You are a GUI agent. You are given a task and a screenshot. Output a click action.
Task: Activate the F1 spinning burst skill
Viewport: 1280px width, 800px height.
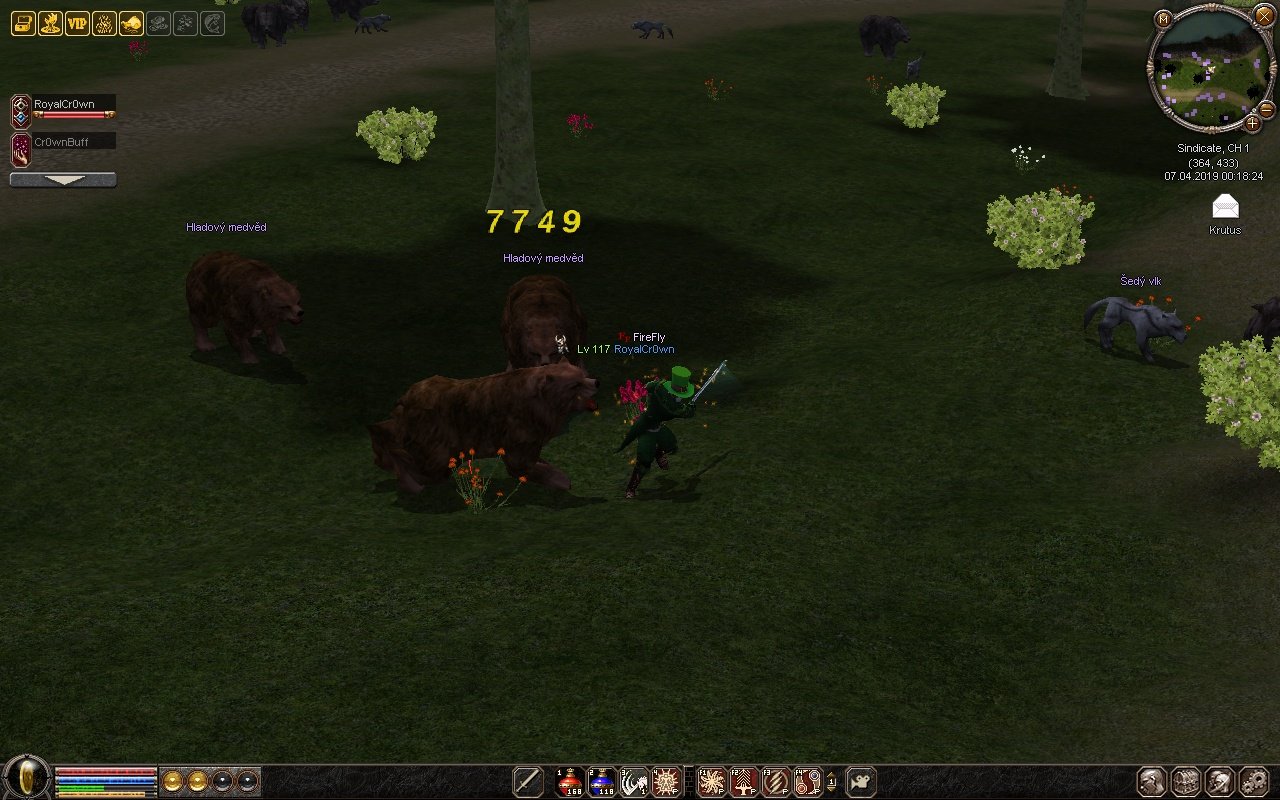(712, 781)
